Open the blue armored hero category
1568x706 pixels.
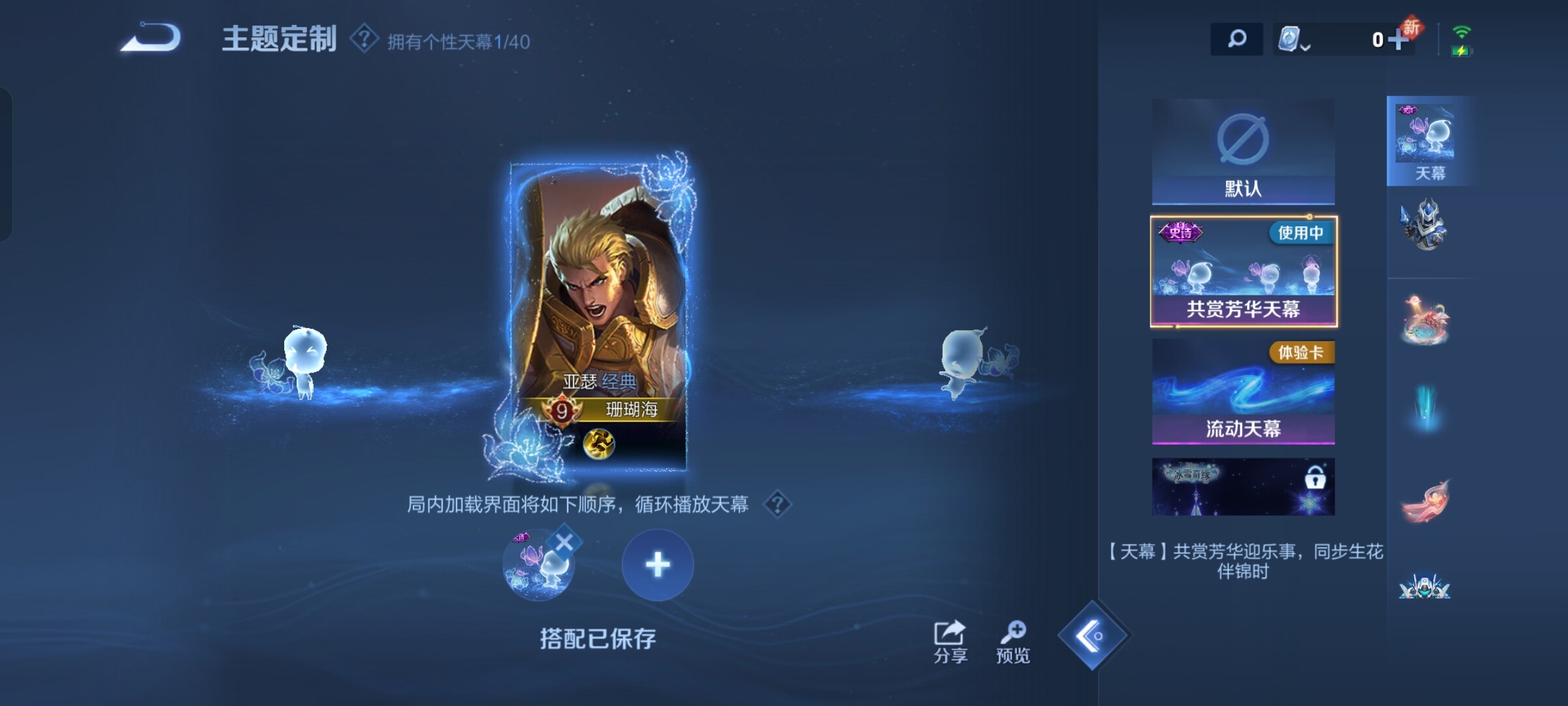(x=1424, y=226)
